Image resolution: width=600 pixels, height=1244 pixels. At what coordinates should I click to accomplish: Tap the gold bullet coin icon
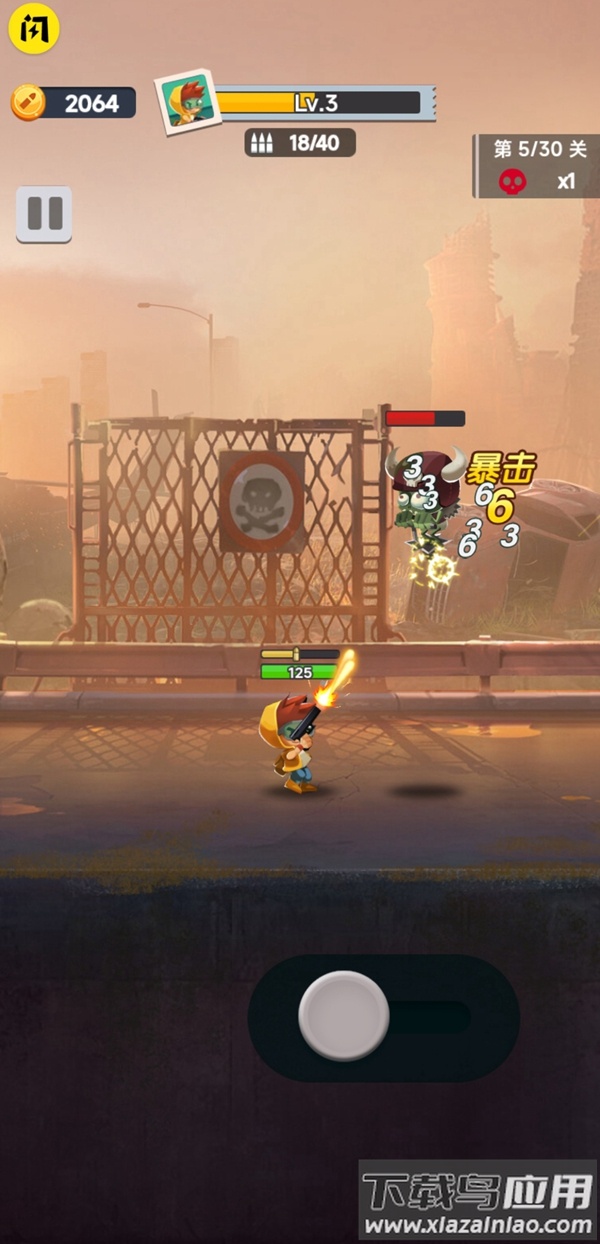[x=28, y=103]
